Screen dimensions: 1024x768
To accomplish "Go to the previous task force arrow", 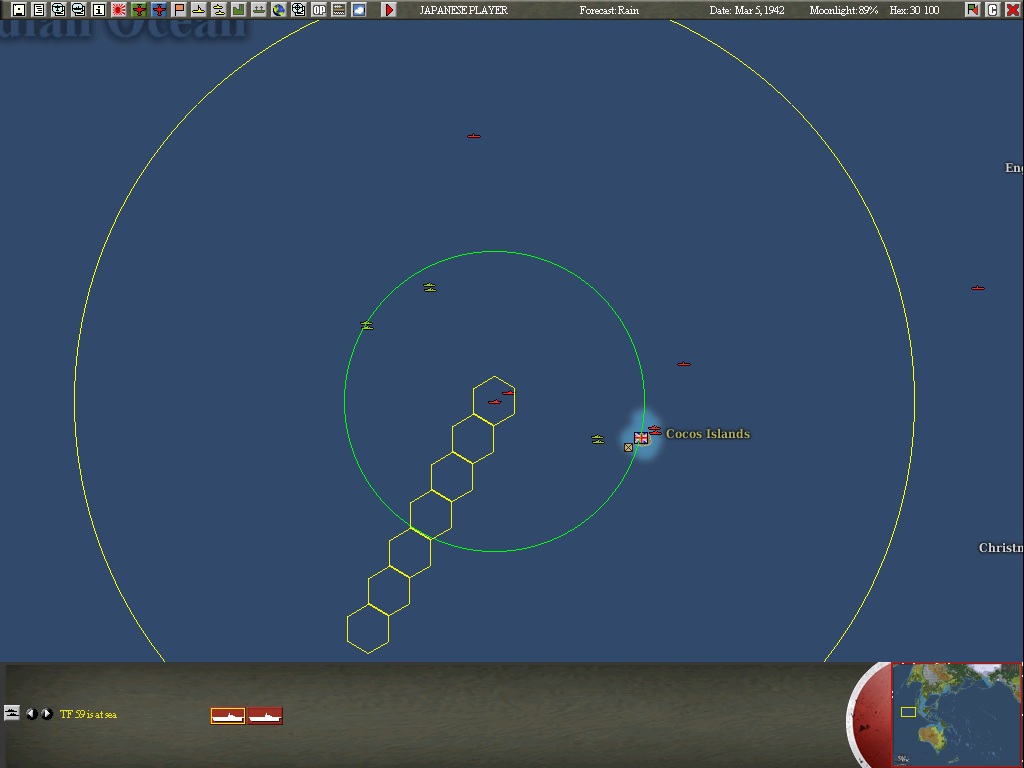I will point(32,714).
